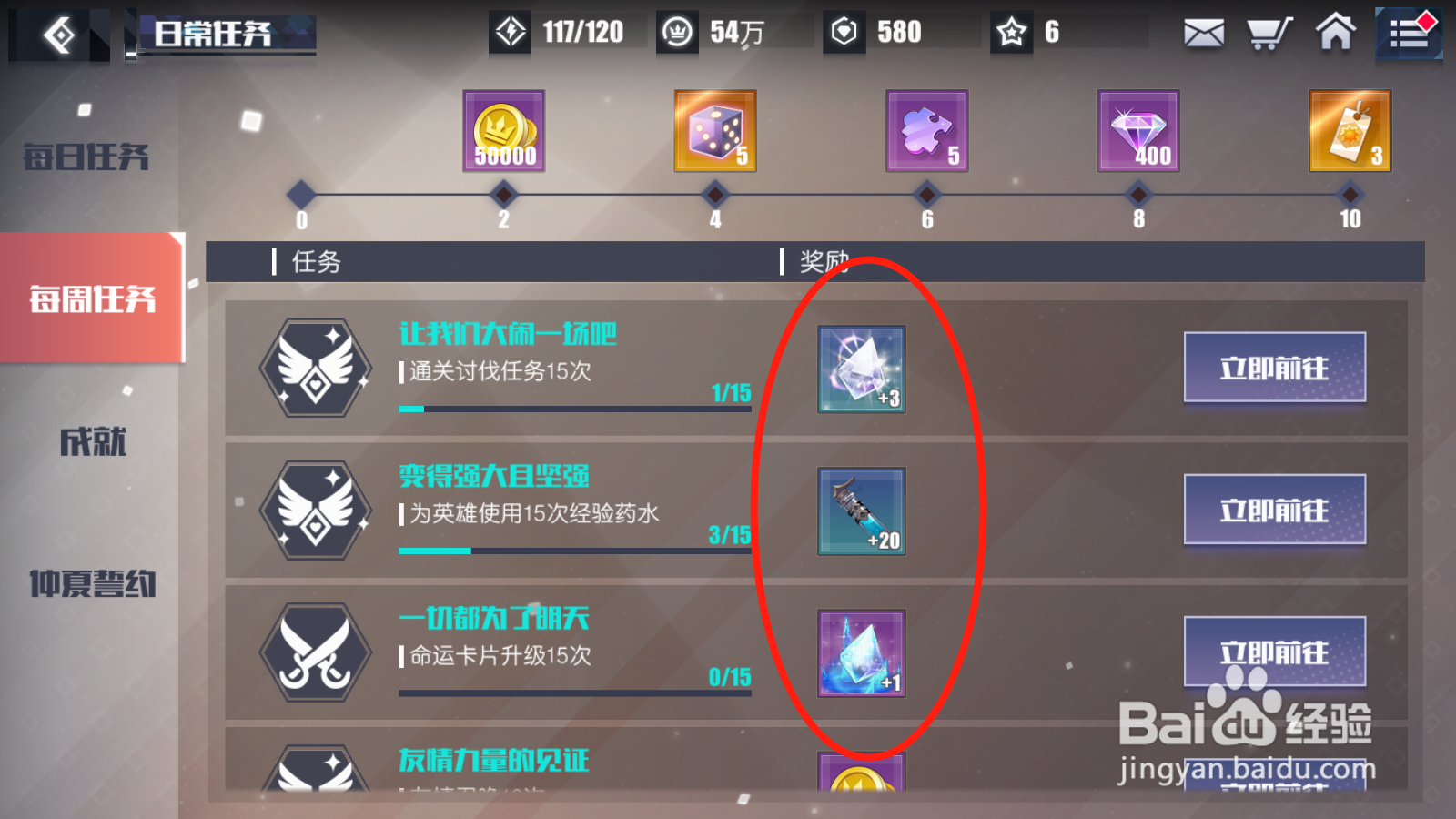
Task: Open the 成就 achievements tab
Action: click(x=86, y=443)
